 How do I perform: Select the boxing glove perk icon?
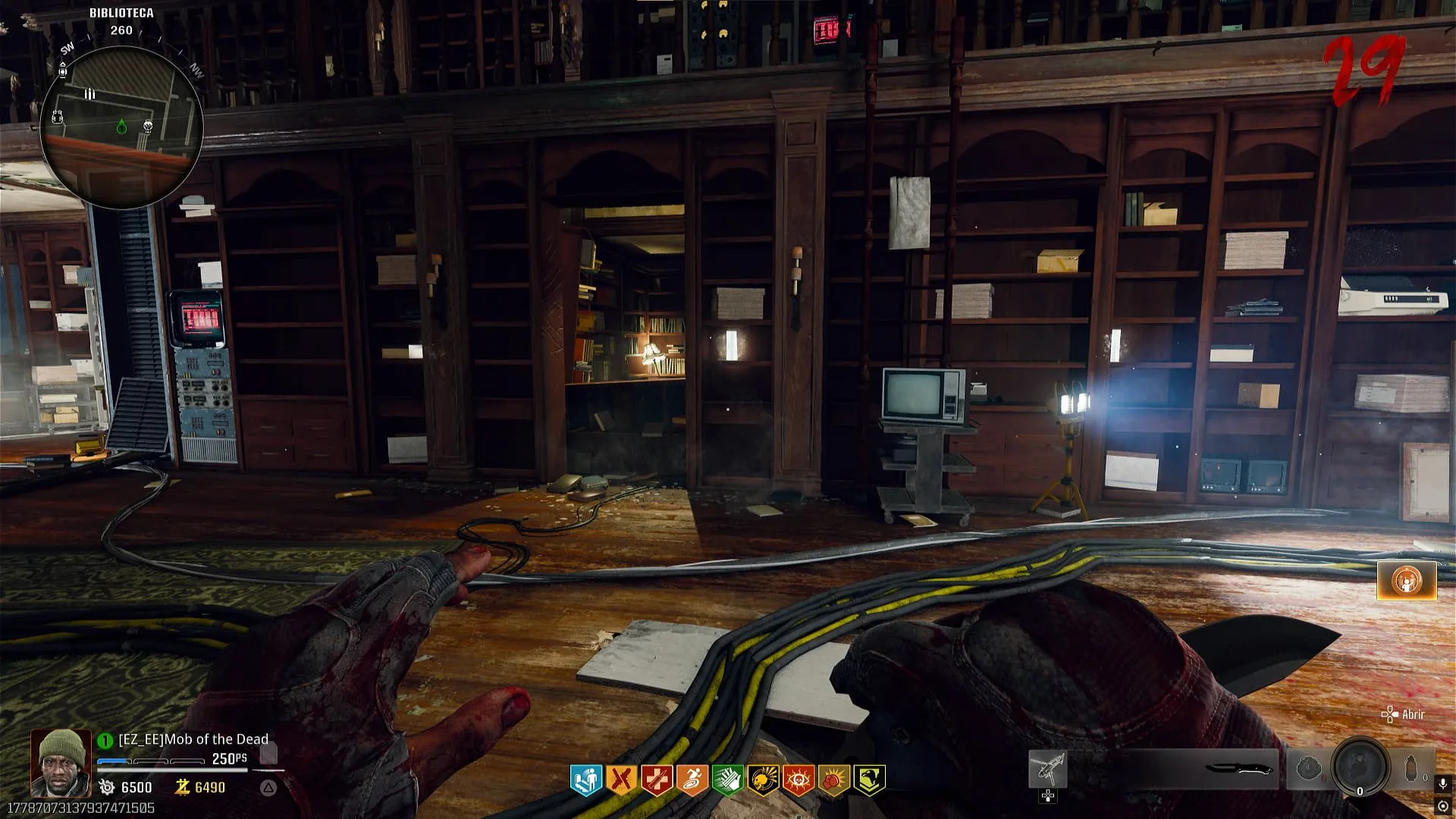[x=833, y=779]
